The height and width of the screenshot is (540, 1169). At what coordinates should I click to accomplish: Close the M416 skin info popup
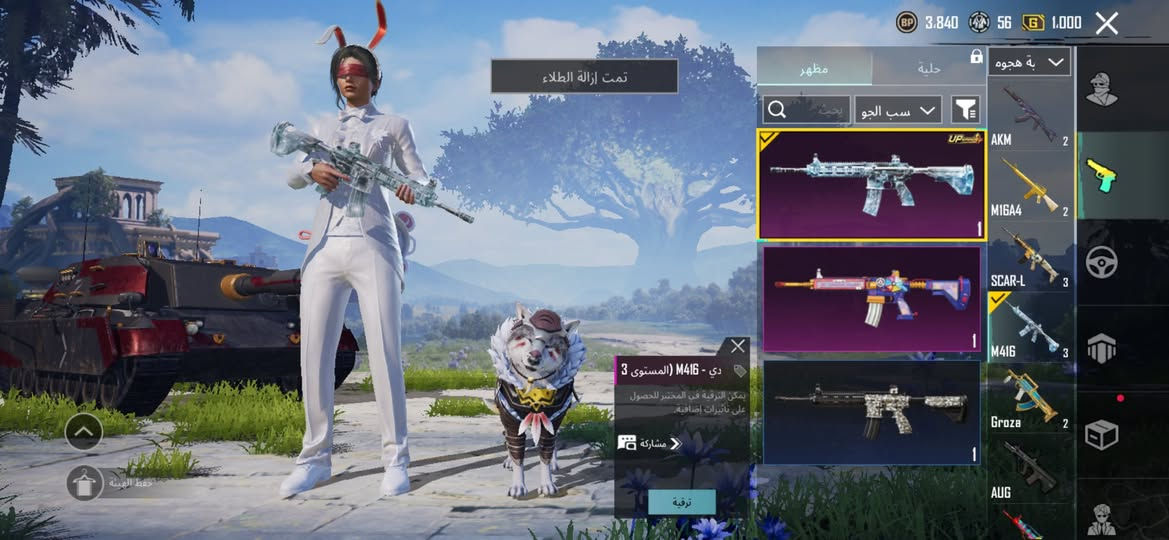pyautogui.click(x=738, y=346)
